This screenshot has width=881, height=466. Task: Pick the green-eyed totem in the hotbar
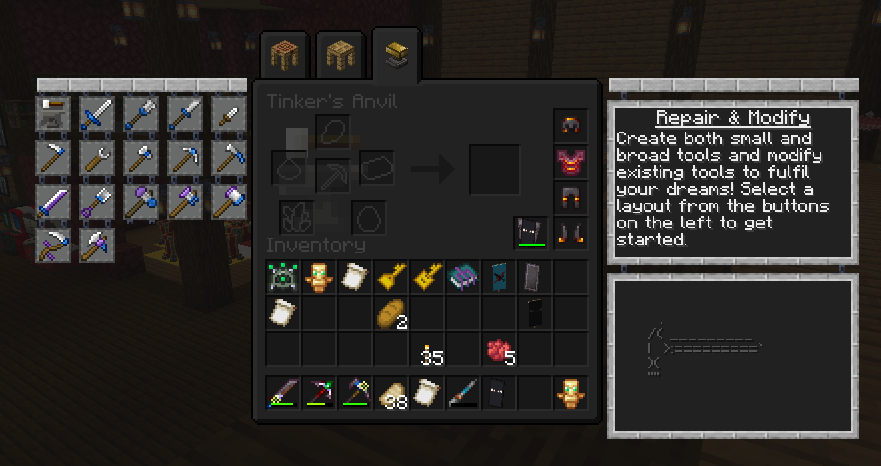tap(570, 393)
